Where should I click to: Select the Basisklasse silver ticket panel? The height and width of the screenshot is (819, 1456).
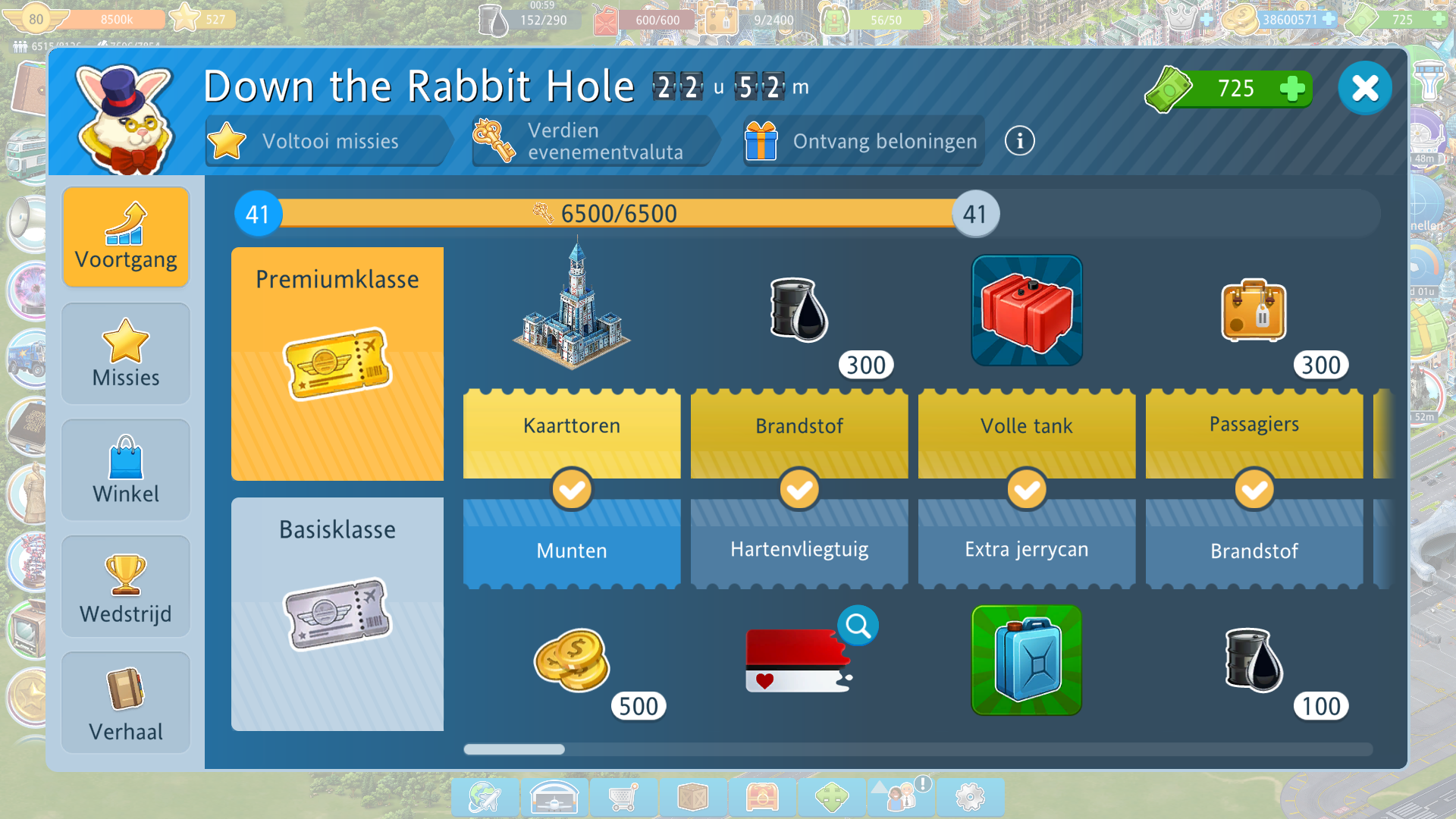tap(337, 614)
